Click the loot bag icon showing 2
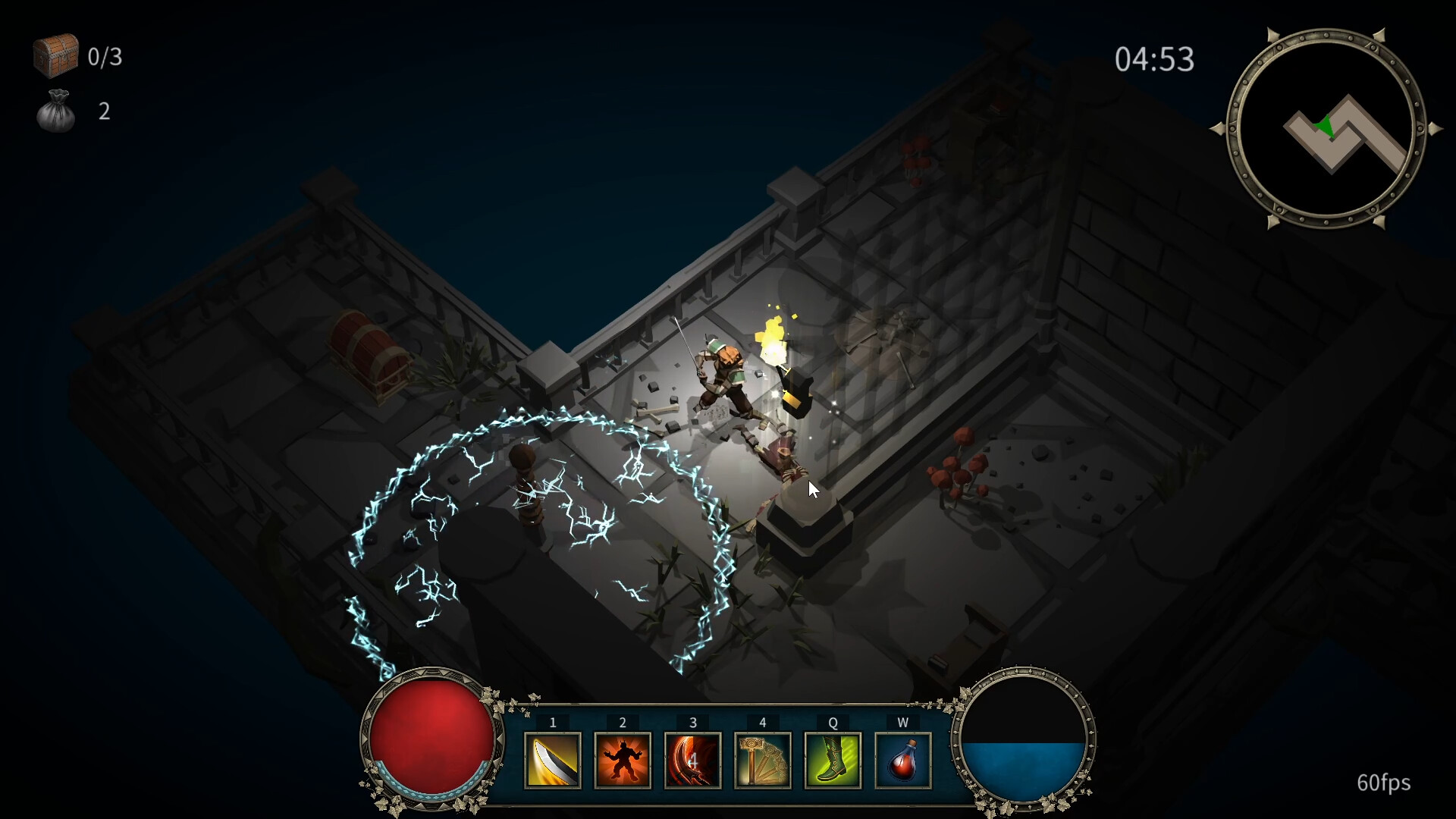This screenshot has height=819, width=1456. pos(56,112)
